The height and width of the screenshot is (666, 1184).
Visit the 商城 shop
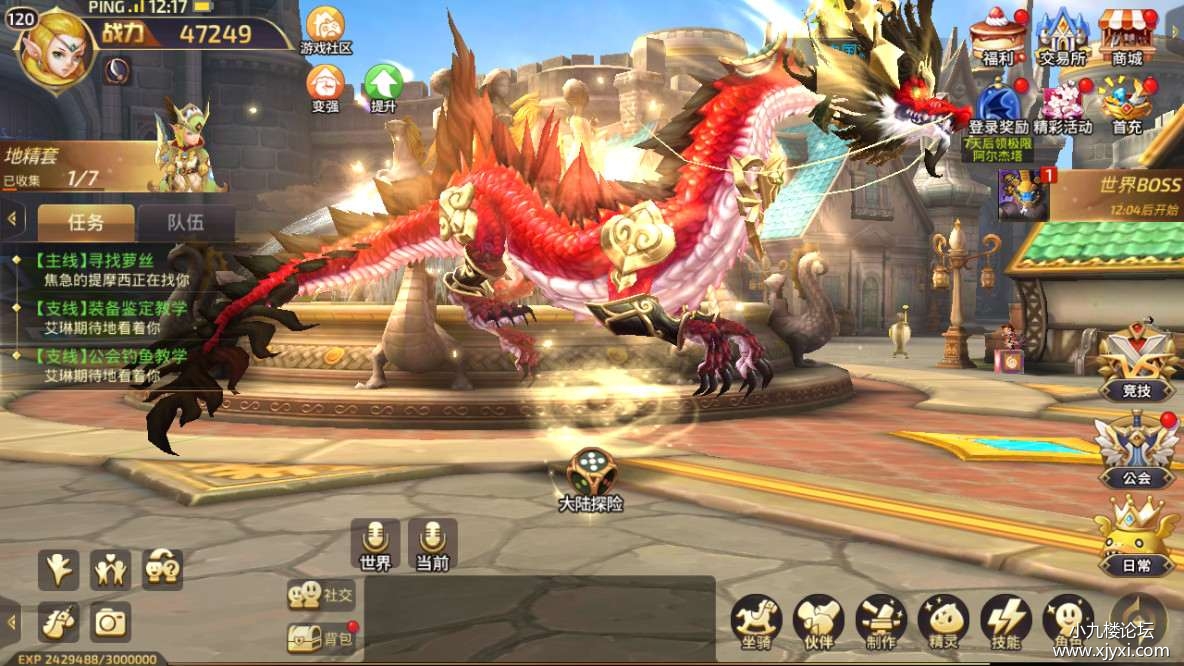click(1127, 36)
